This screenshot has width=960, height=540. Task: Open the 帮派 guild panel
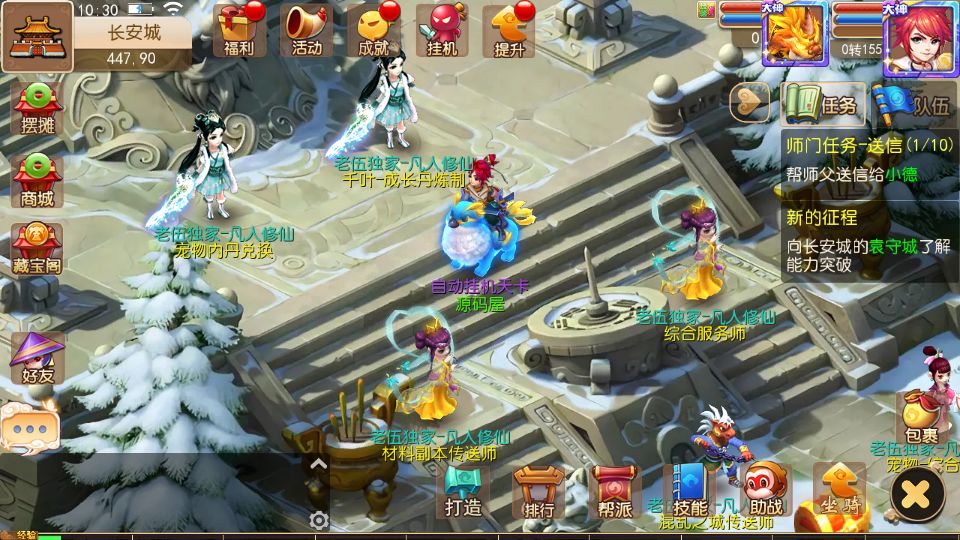click(x=611, y=491)
